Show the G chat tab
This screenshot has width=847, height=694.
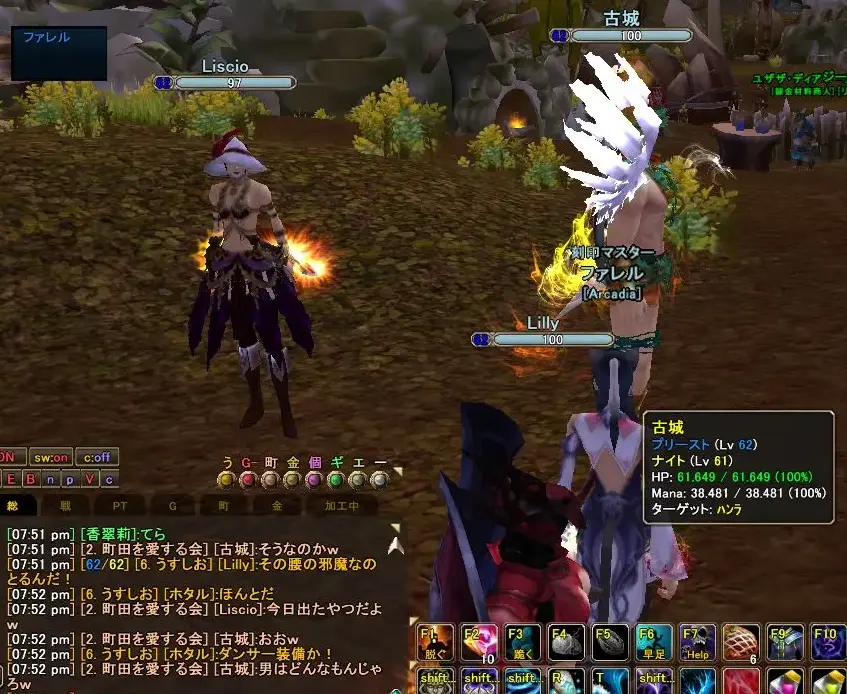[171, 507]
